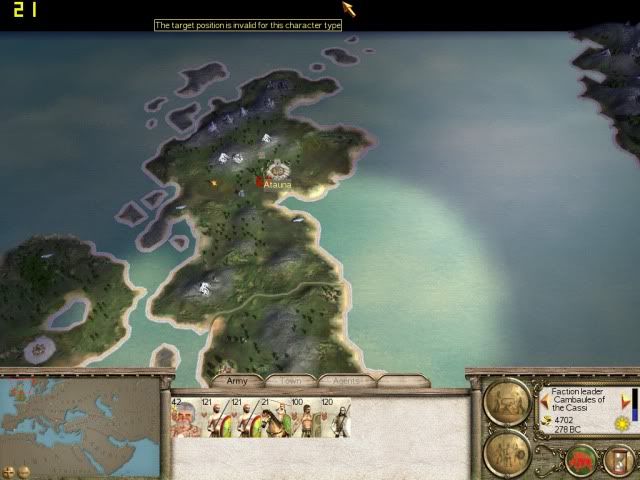Open the faction overview red map button
Image resolution: width=640 pixels, height=480 pixels.
581,460
